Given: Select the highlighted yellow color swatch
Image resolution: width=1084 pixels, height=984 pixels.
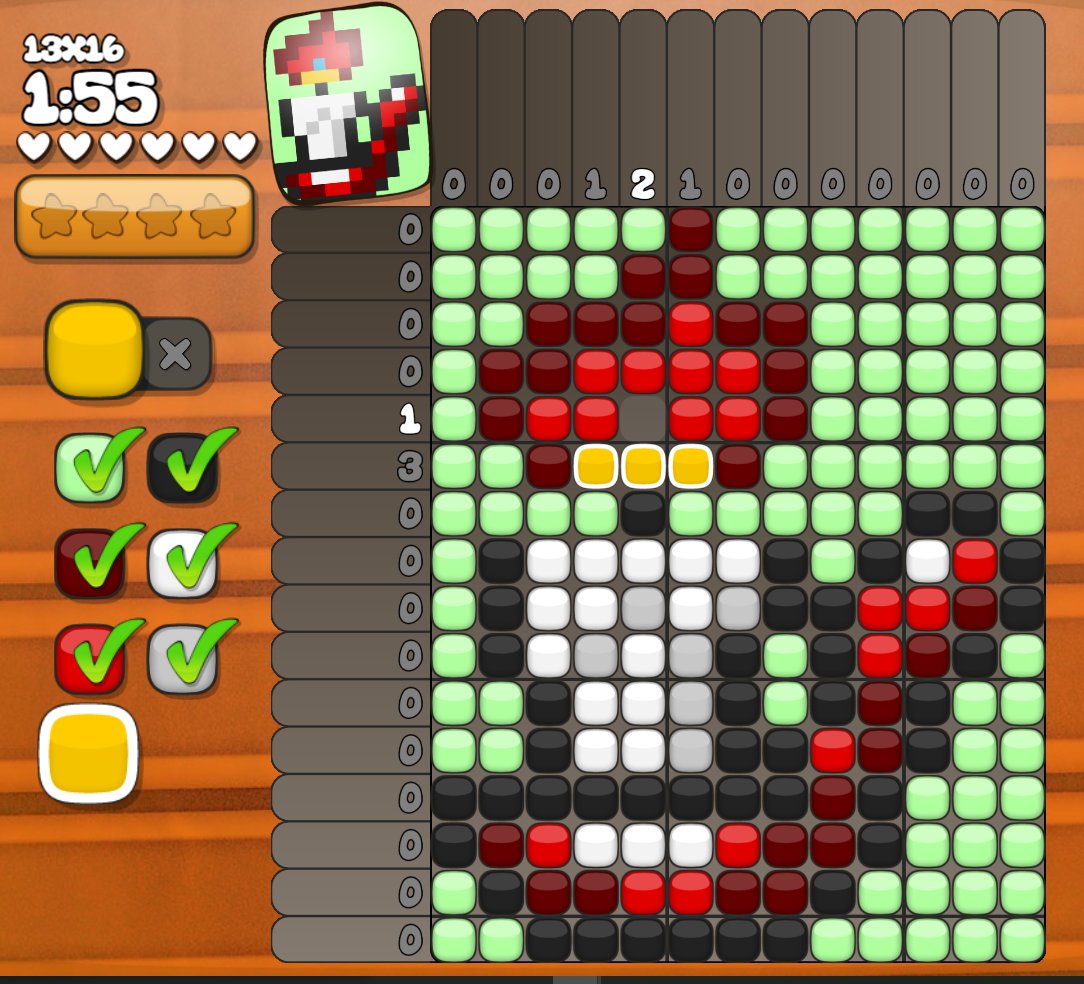Looking at the screenshot, I should coord(88,753).
